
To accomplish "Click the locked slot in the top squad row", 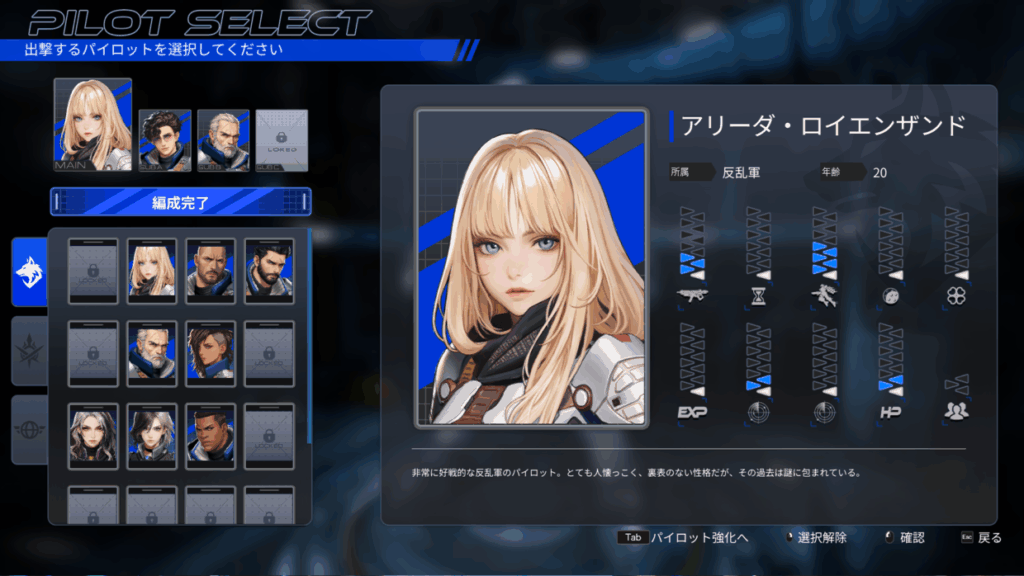I will 282,140.
